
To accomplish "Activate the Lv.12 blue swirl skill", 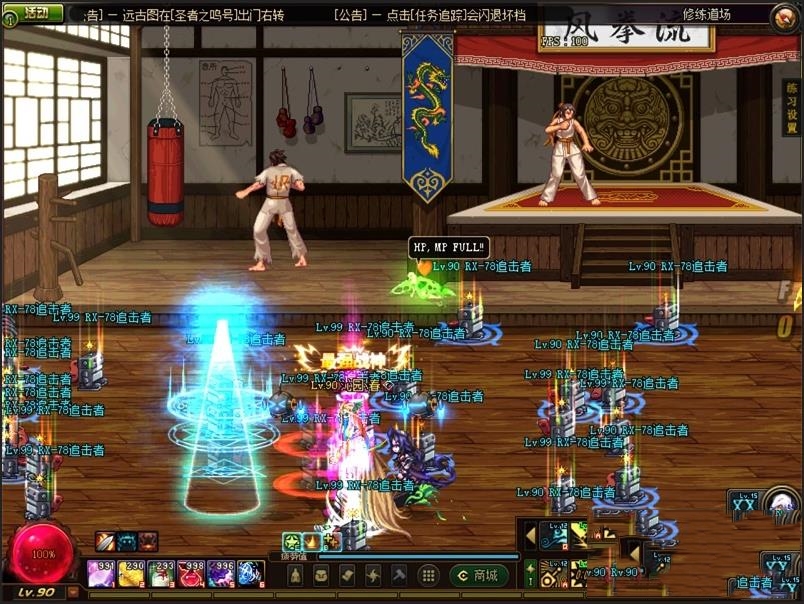I will (553, 536).
